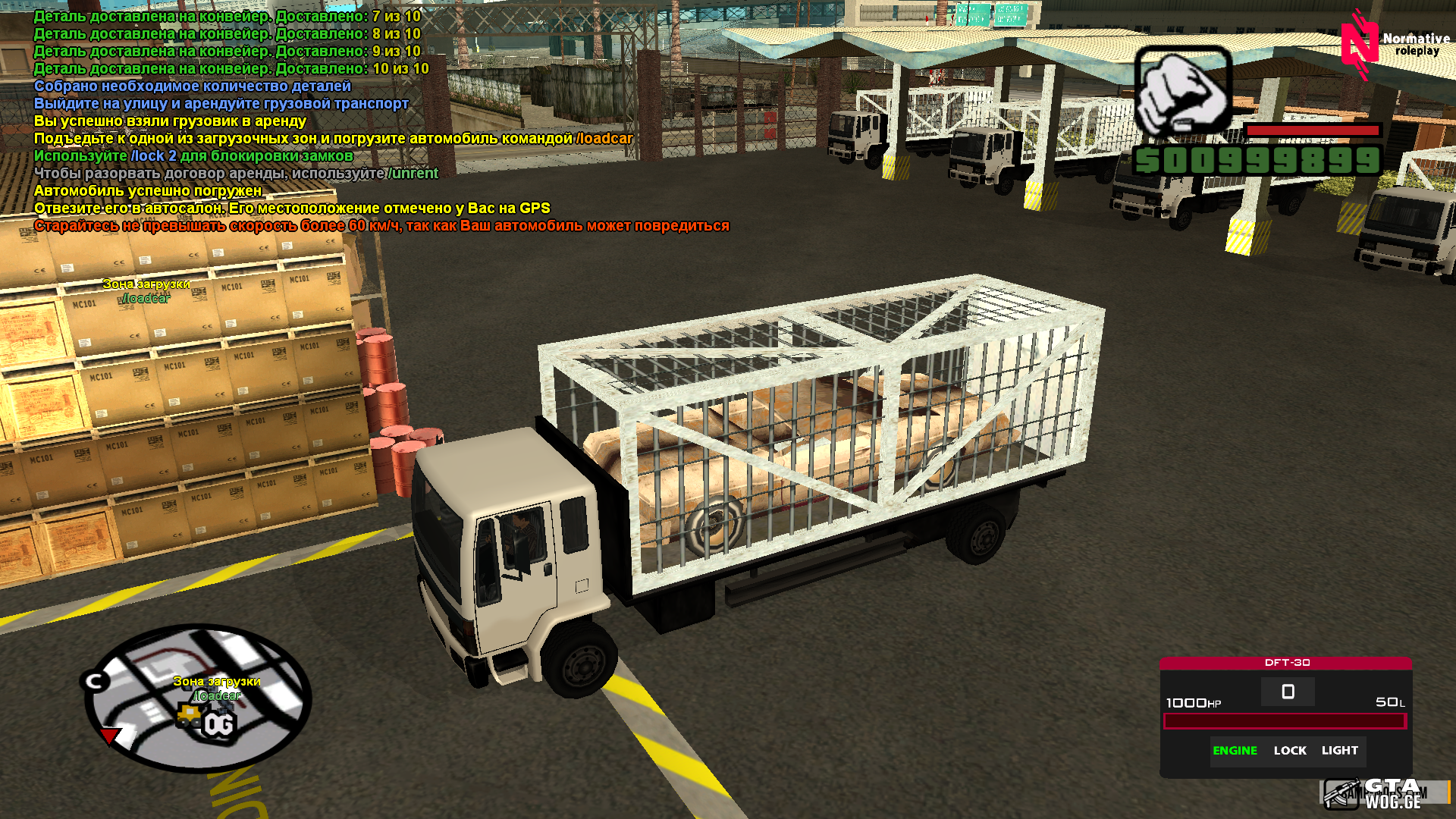This screenshot has width=1456, height=819.
Task: Toggle the ENGINE indicator on the speedometer
Action: coord(1235,751)
